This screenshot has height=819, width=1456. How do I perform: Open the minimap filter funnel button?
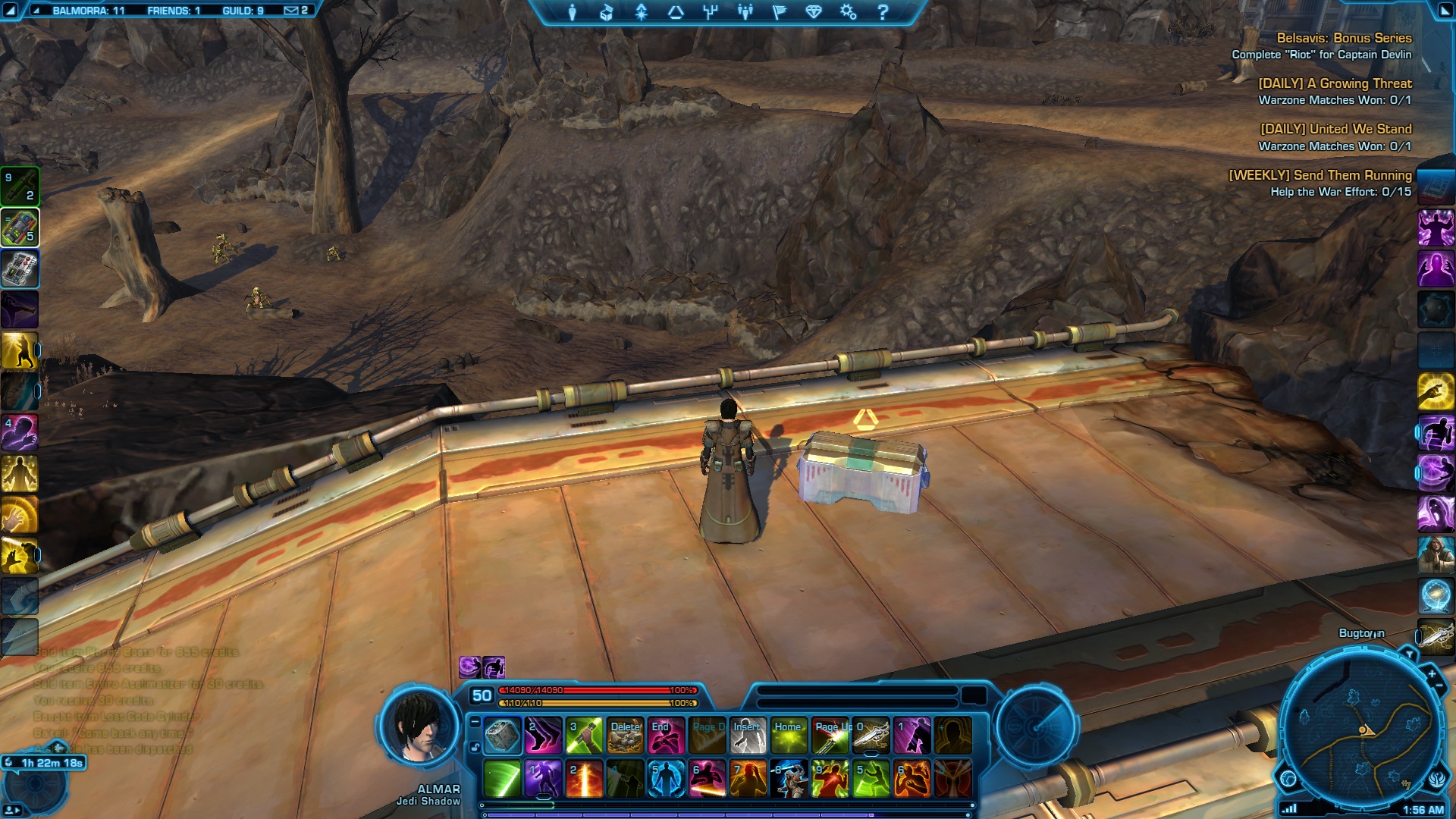tap(1410, 654)
